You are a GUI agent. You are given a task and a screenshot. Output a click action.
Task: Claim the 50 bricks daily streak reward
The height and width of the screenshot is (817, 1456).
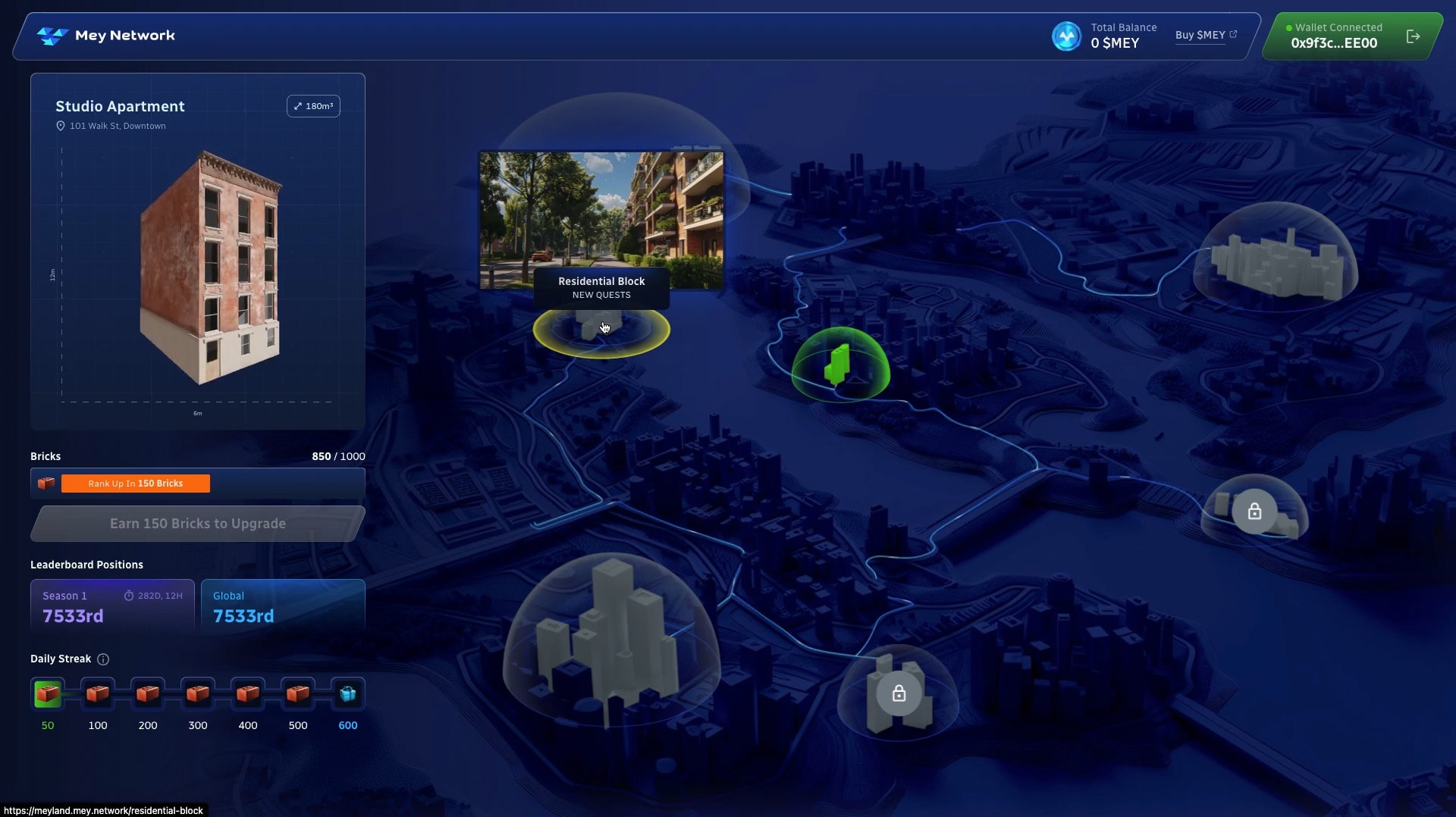tap(48, 694)
